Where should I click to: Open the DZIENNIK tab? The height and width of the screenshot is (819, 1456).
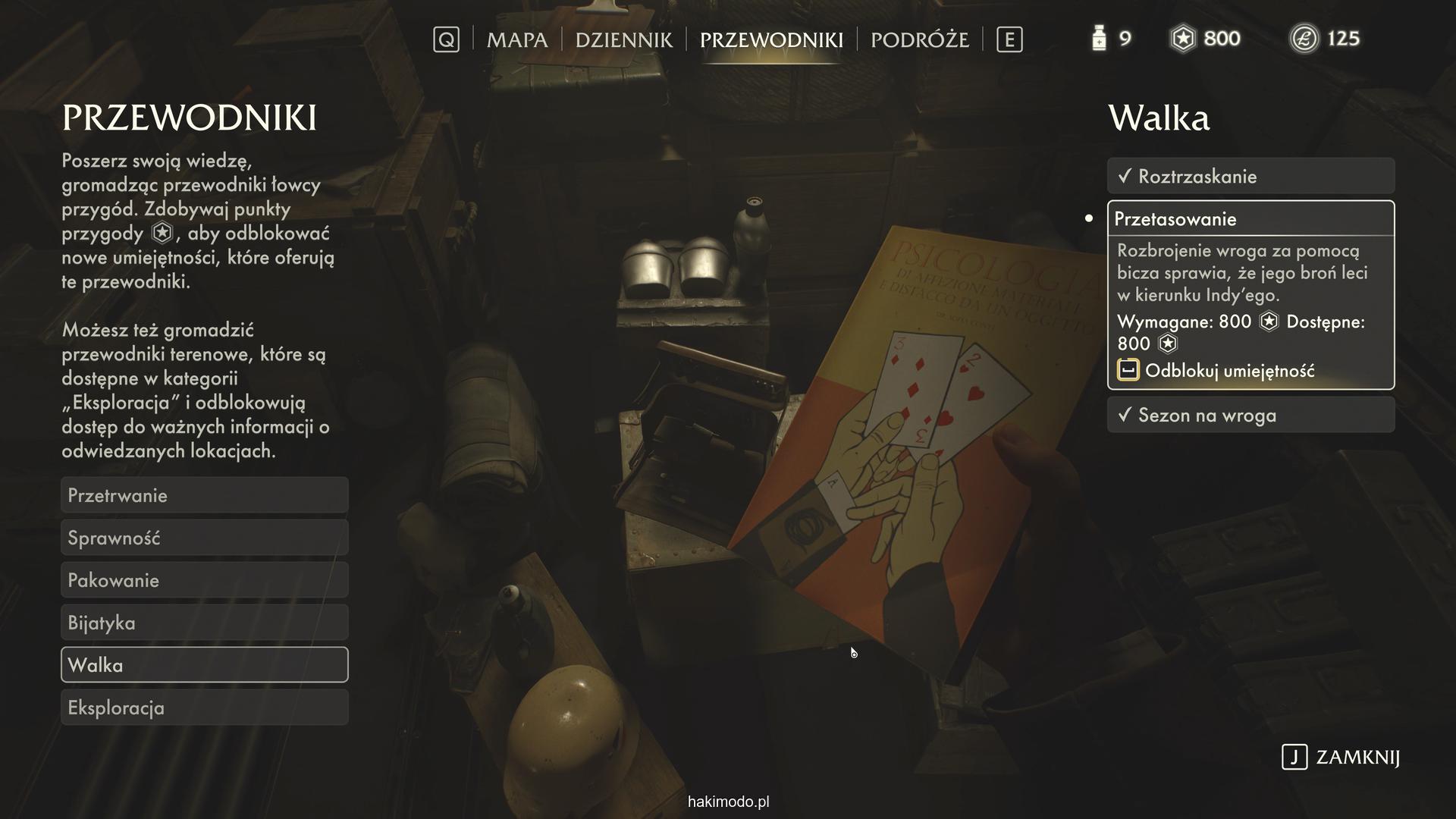pos(623,39)
